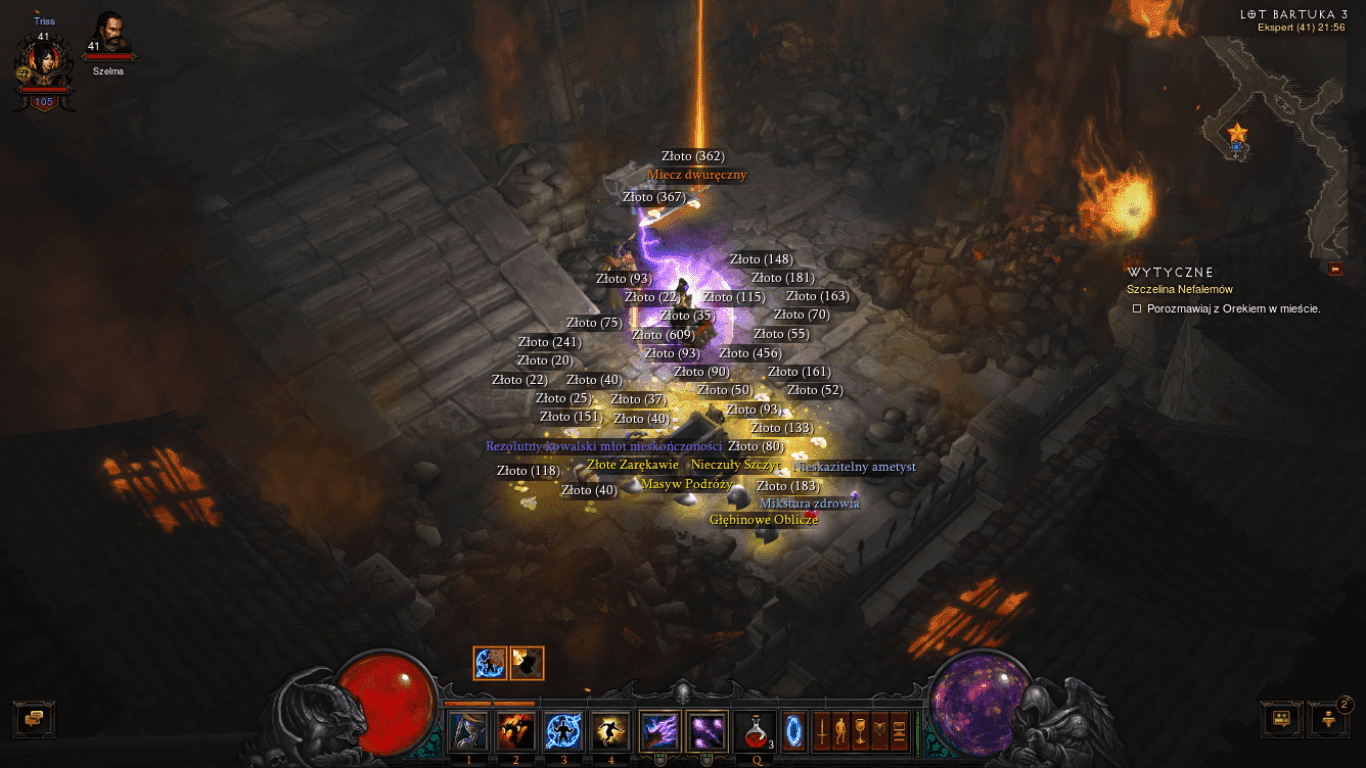The image size is (1366, 768).
Task: Open the social panel speech bubble button
Action: [1281, 719]
